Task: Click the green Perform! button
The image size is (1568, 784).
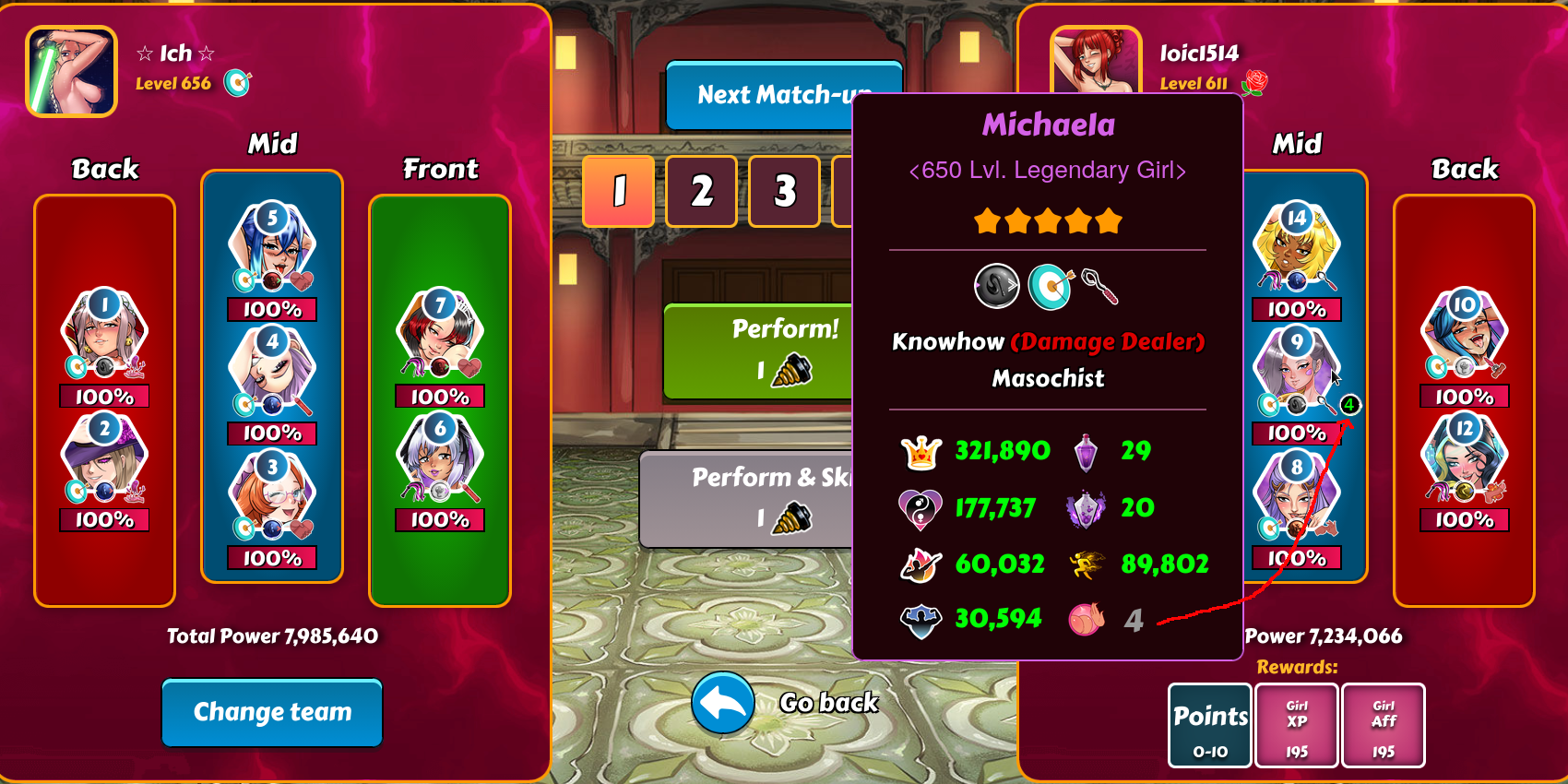Action: click(758, 351)
